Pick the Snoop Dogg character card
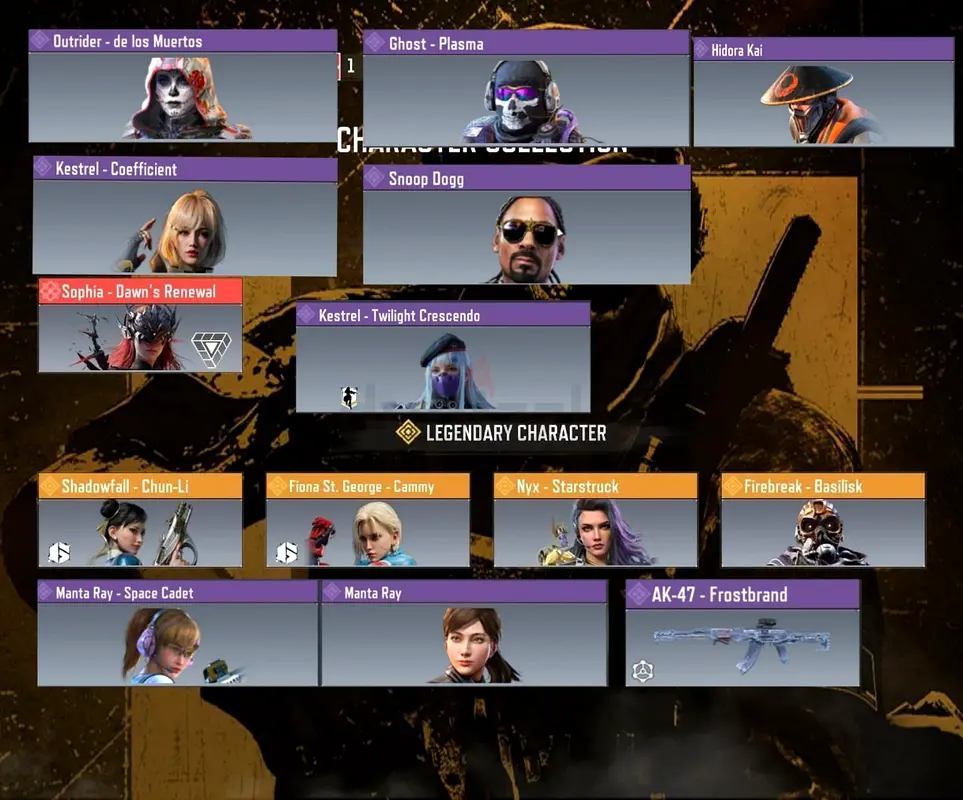Viewport: 963px width, 800px height. (526, 225)
